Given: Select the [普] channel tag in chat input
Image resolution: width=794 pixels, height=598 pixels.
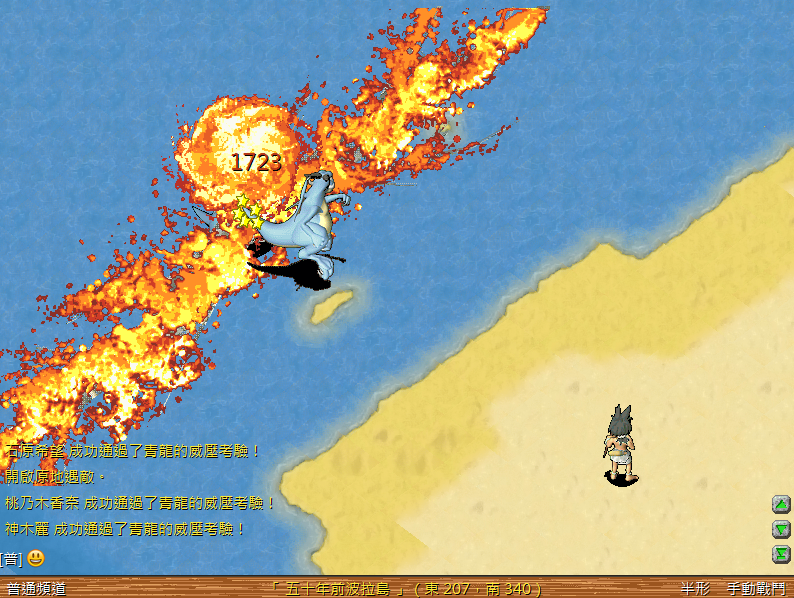Looking at the screenshot, I should [10, 558].
